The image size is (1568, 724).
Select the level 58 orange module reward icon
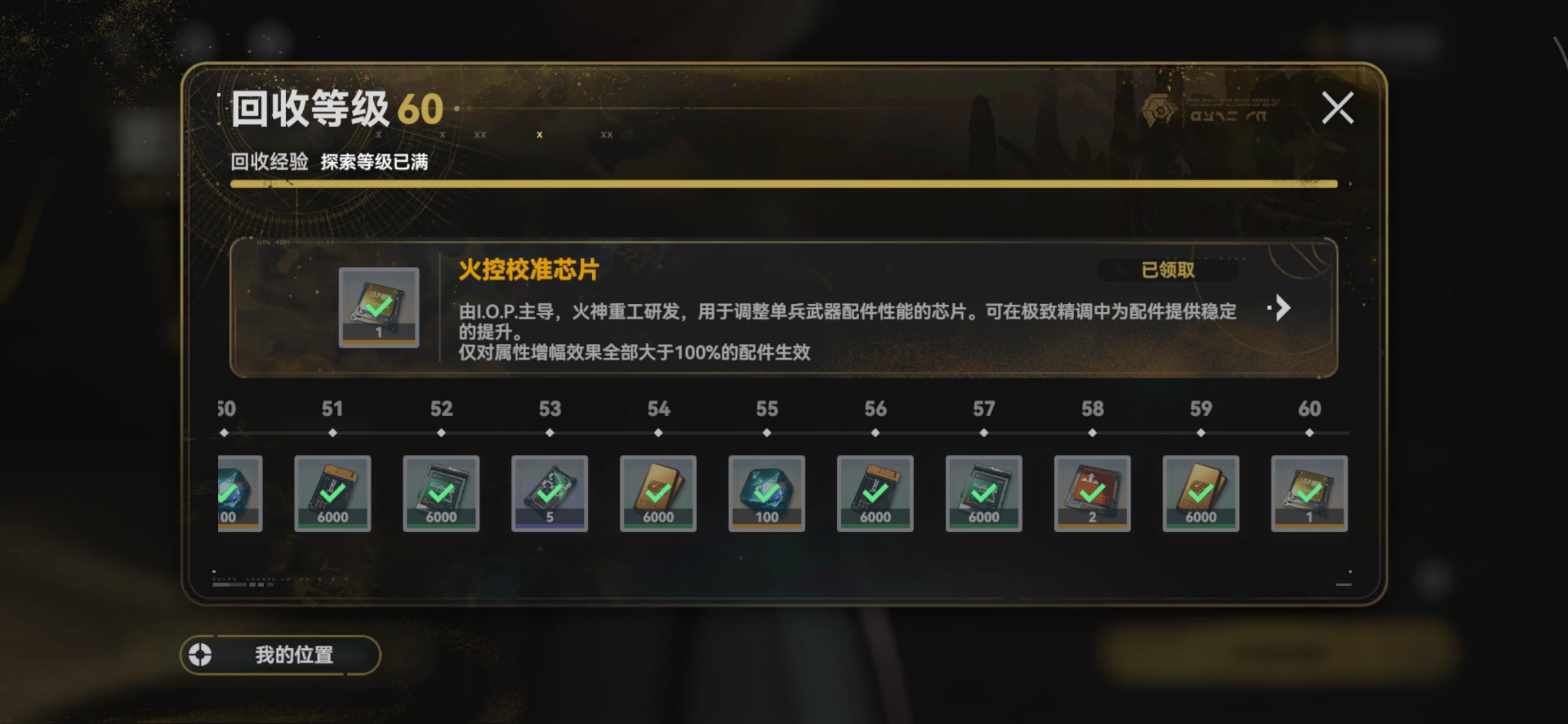[1093, 493]
